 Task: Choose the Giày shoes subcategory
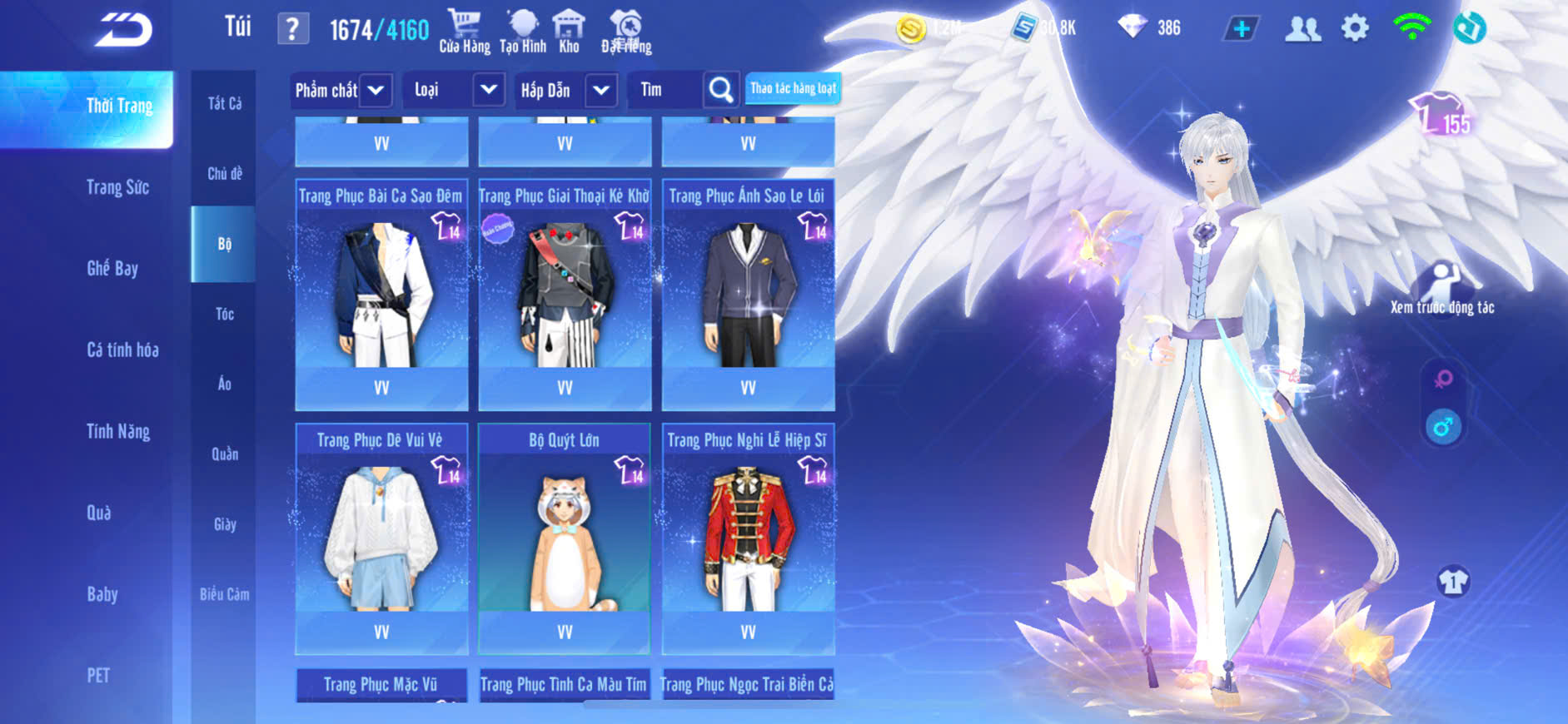coord(224,524)
